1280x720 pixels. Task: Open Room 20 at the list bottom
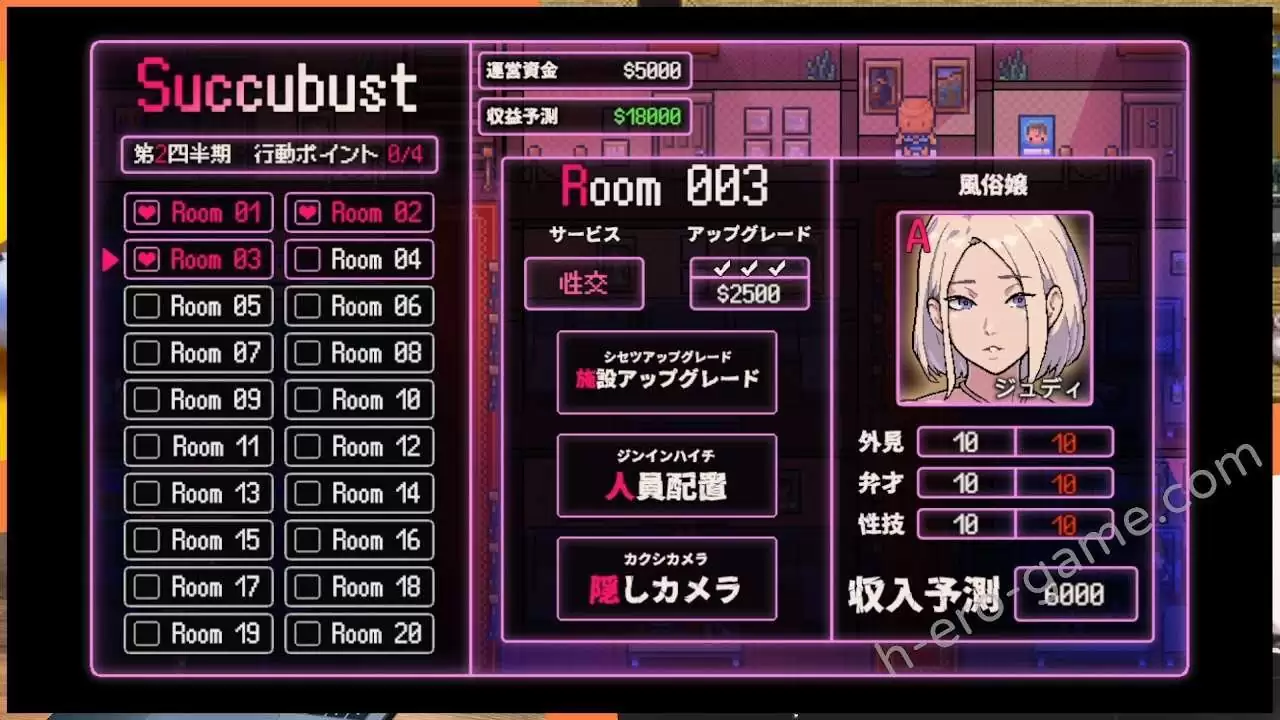(359, 634)
